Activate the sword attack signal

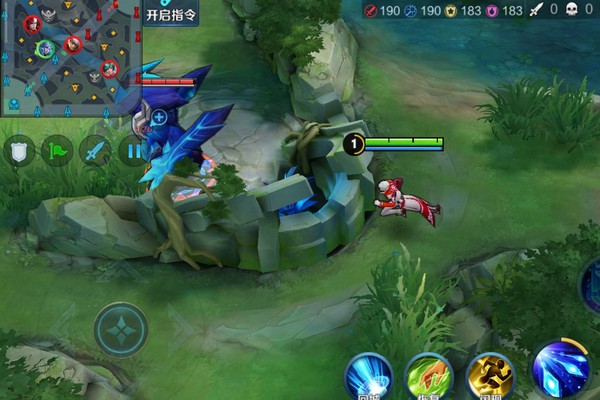point(95,151)
